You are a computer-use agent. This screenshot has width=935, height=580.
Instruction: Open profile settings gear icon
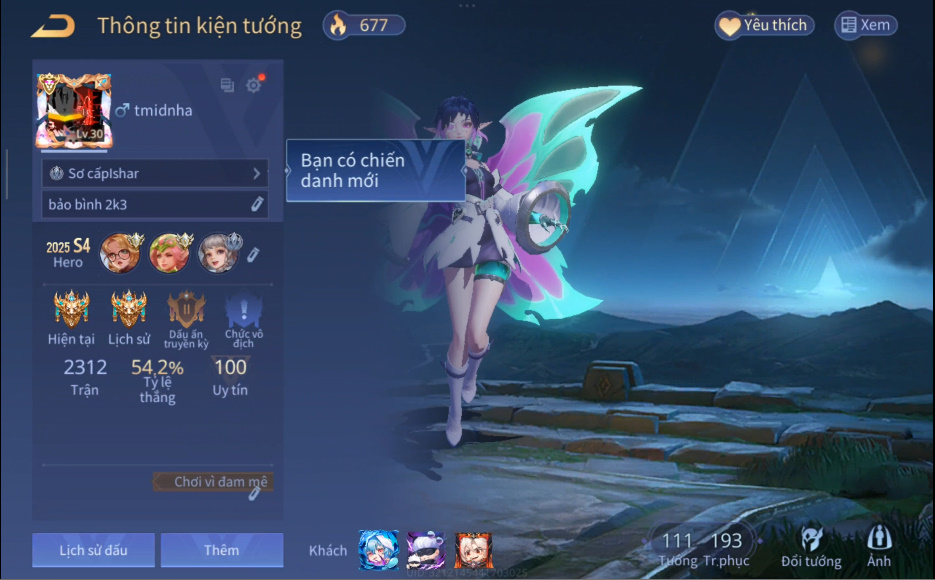pyautogui.click(x=254, y=86)
